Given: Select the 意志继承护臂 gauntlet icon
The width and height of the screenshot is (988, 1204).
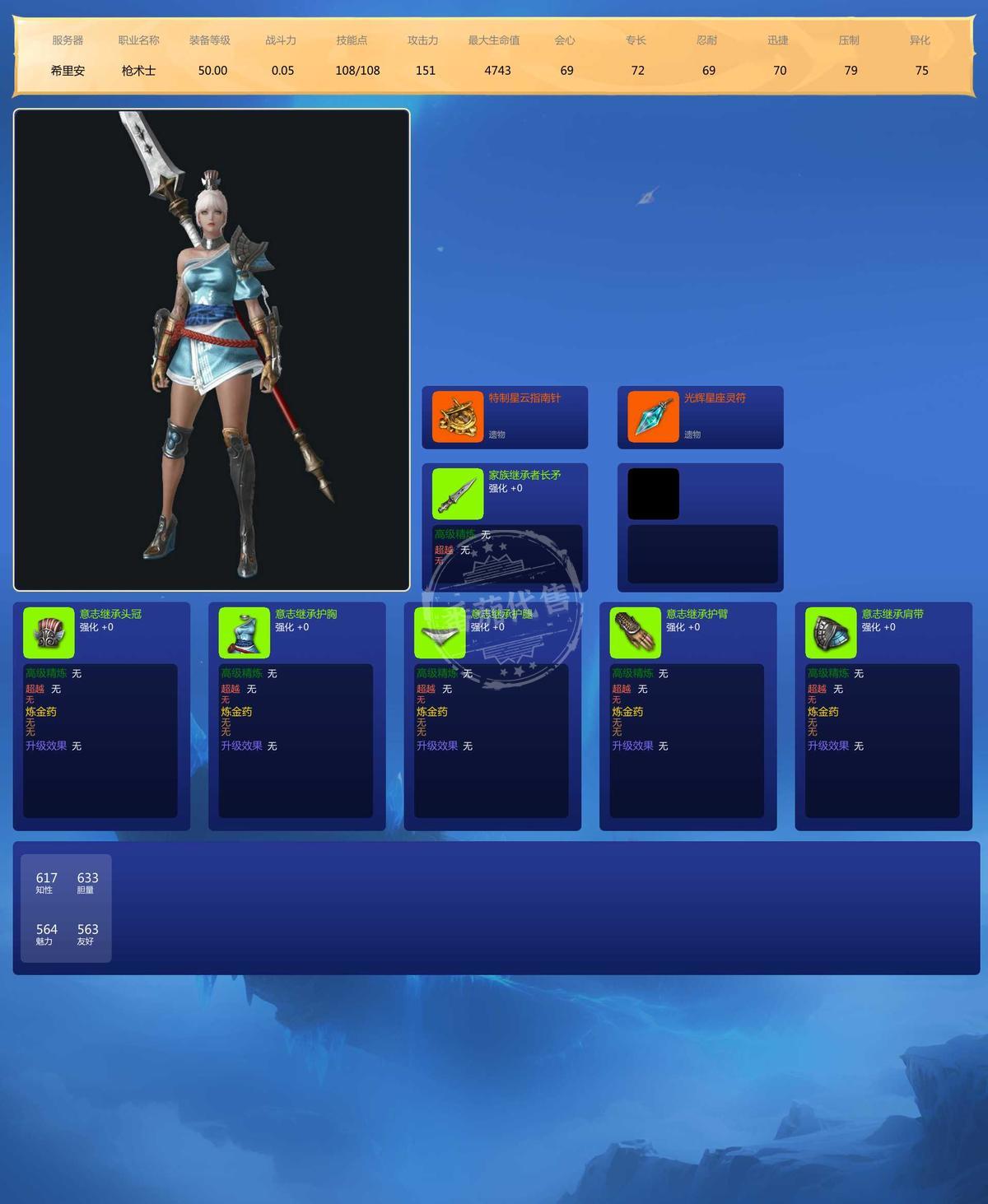Looking at the screenshot, I should (x=635, y=633).
